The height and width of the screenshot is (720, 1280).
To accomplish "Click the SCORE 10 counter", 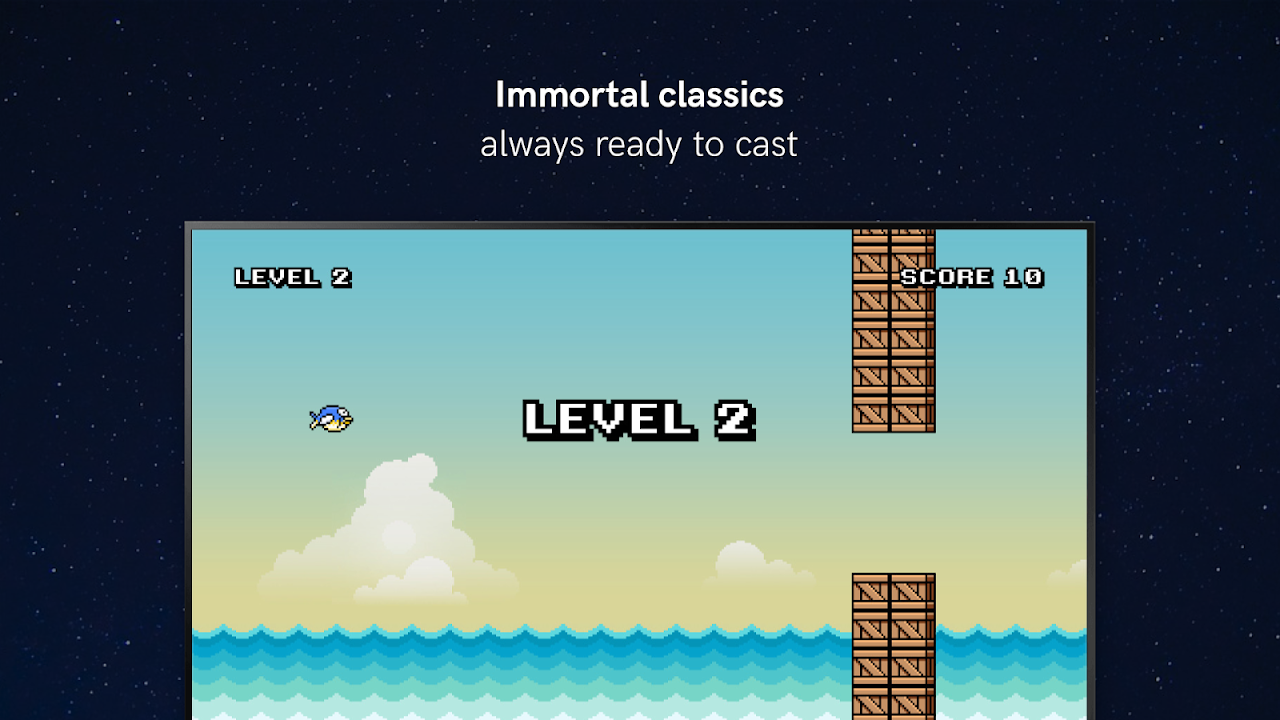I will point(971,277).
